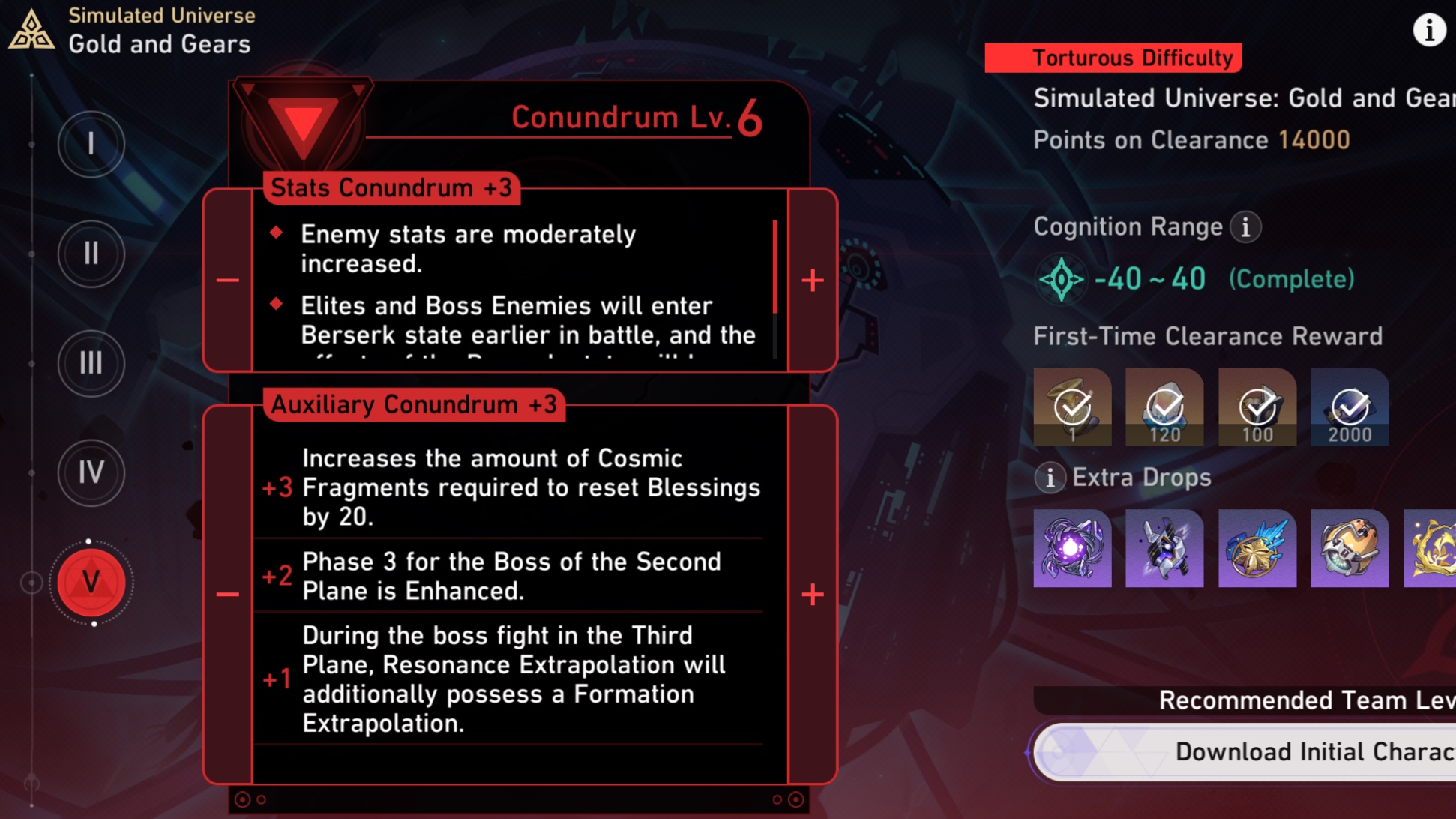1456x819 pixels.
Task: Select the golden branch extra drop item
Action: coord(1431,547)
